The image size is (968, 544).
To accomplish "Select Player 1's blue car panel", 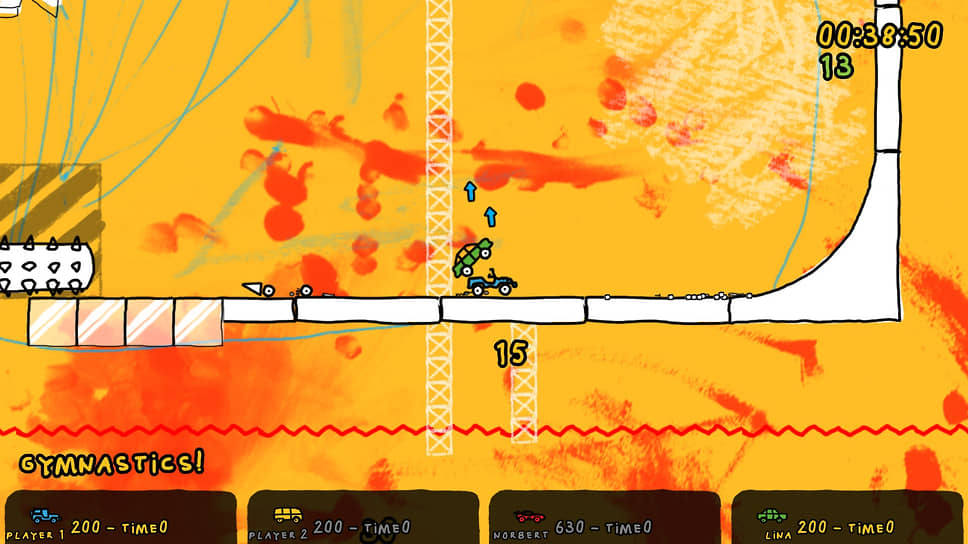I will 120,519.
